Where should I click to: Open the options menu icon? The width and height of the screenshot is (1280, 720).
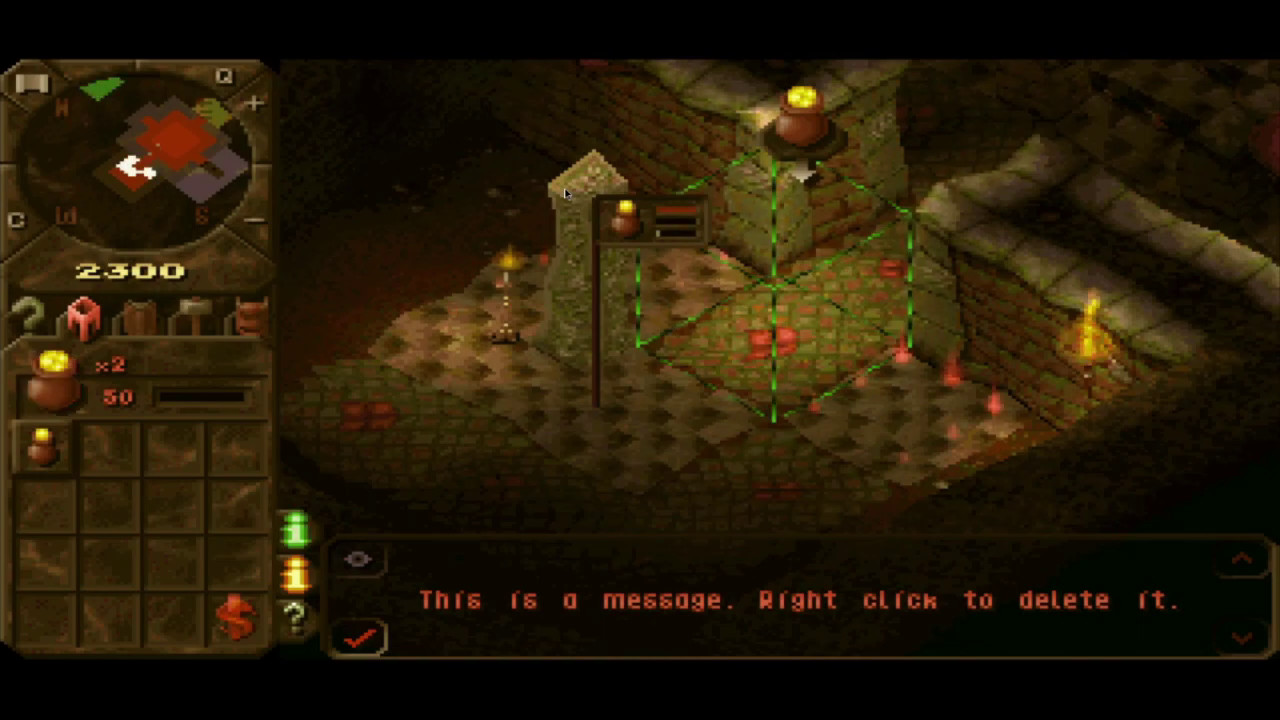[31, 84]
